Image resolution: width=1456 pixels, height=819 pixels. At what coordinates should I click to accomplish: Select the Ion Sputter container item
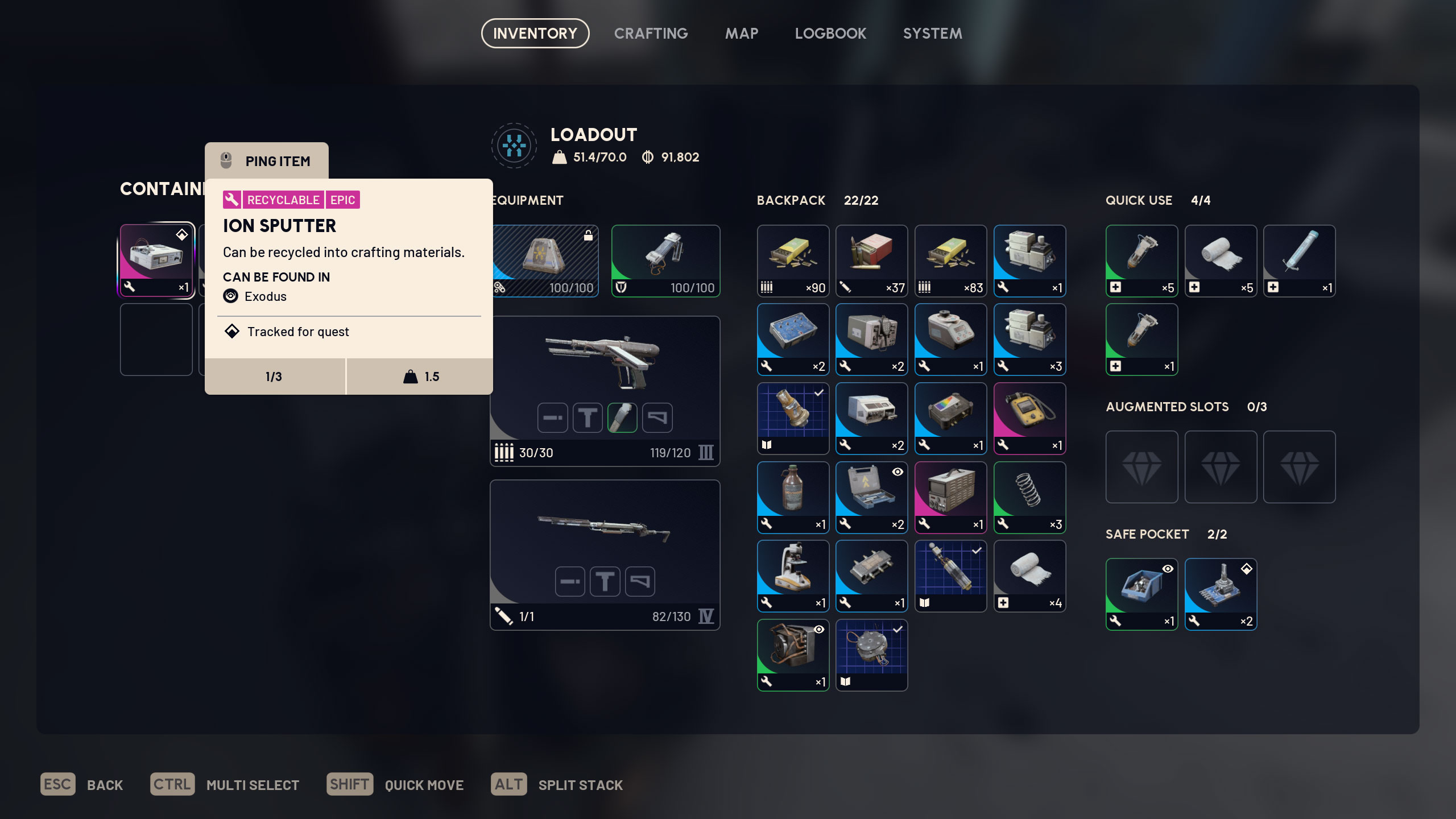tap(156, 260)
